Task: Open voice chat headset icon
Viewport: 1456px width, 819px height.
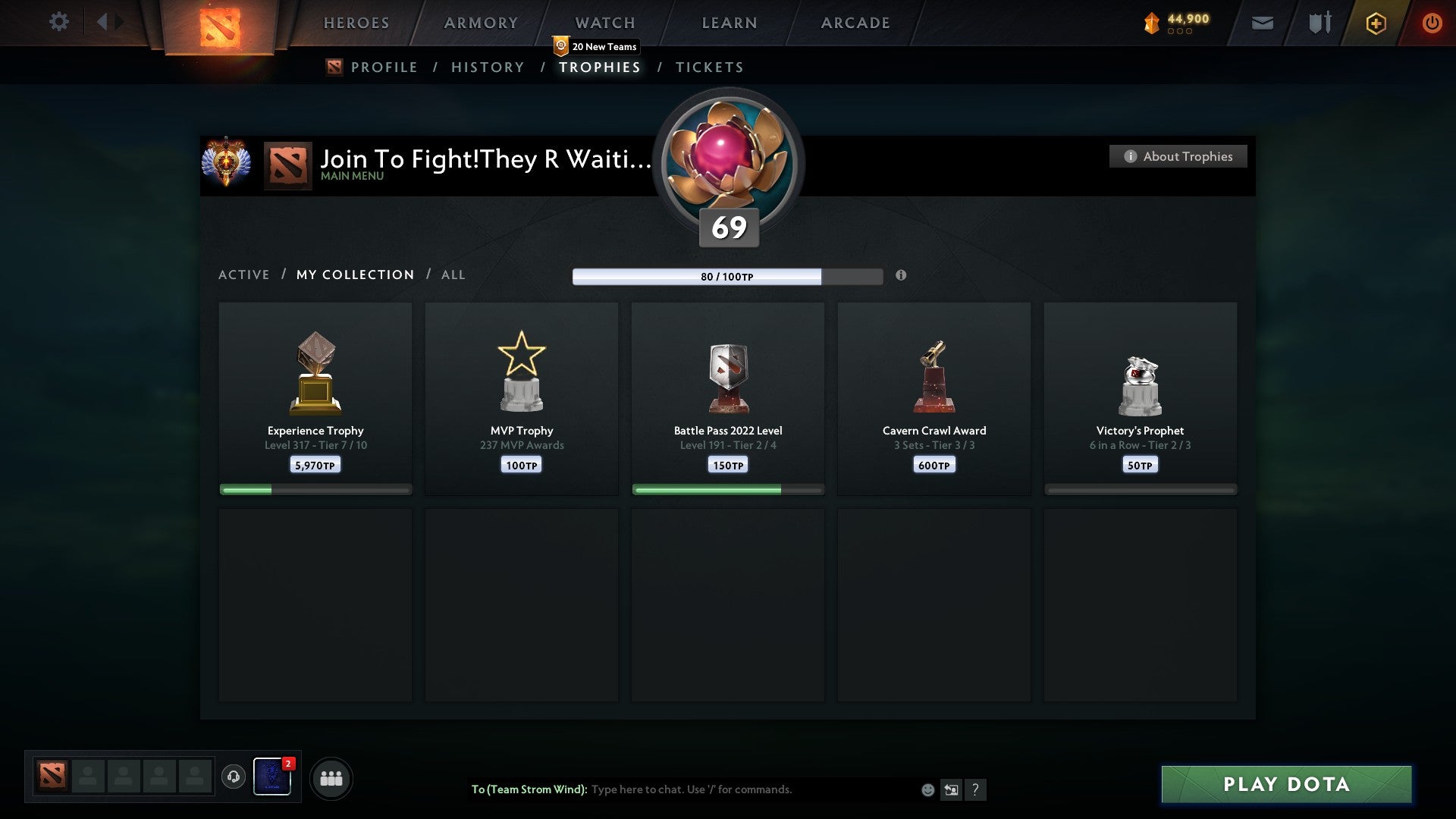Action: [x=233, y=777]
